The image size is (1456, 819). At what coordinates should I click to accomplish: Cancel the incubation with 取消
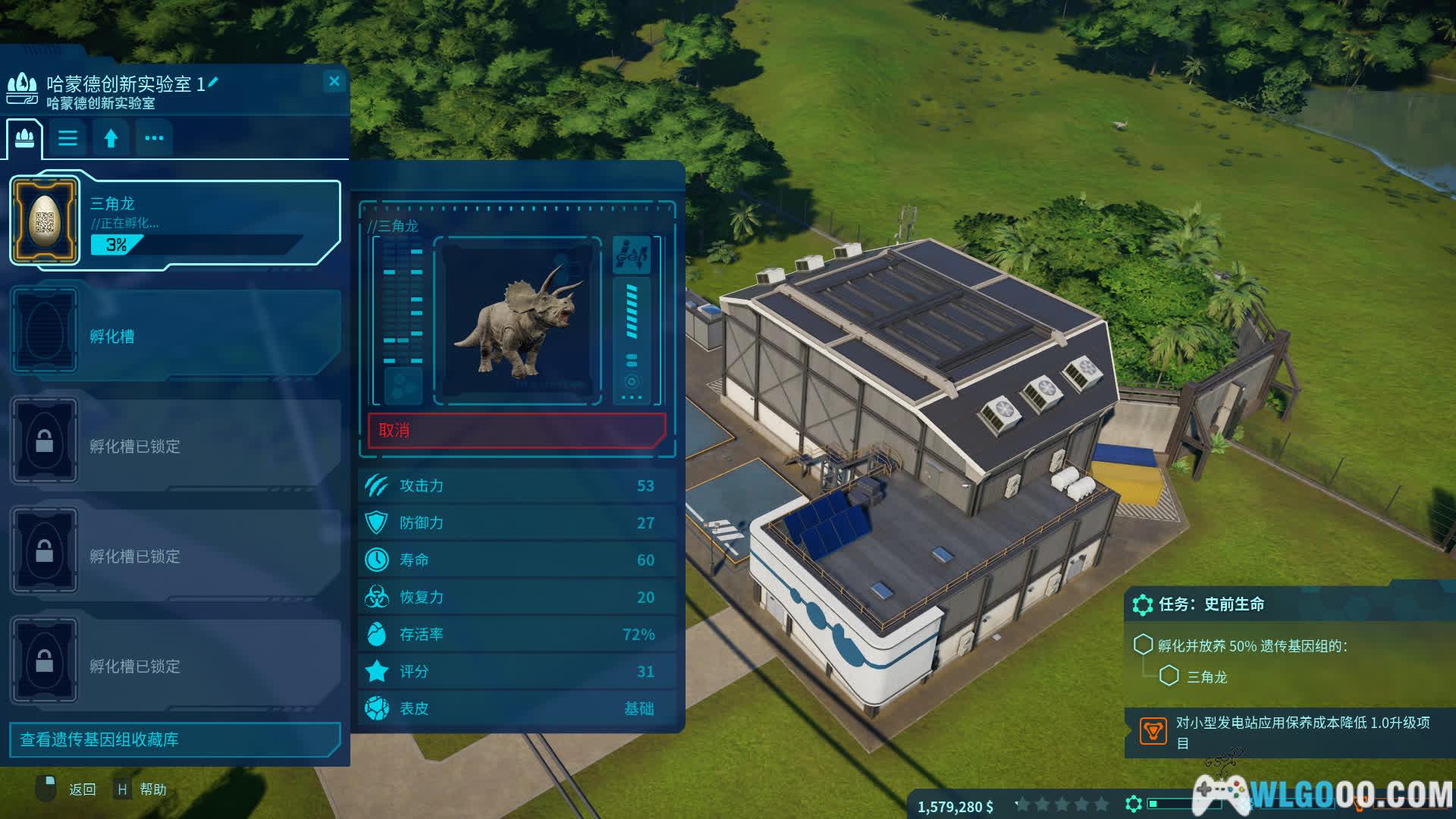tap(516, 430)
